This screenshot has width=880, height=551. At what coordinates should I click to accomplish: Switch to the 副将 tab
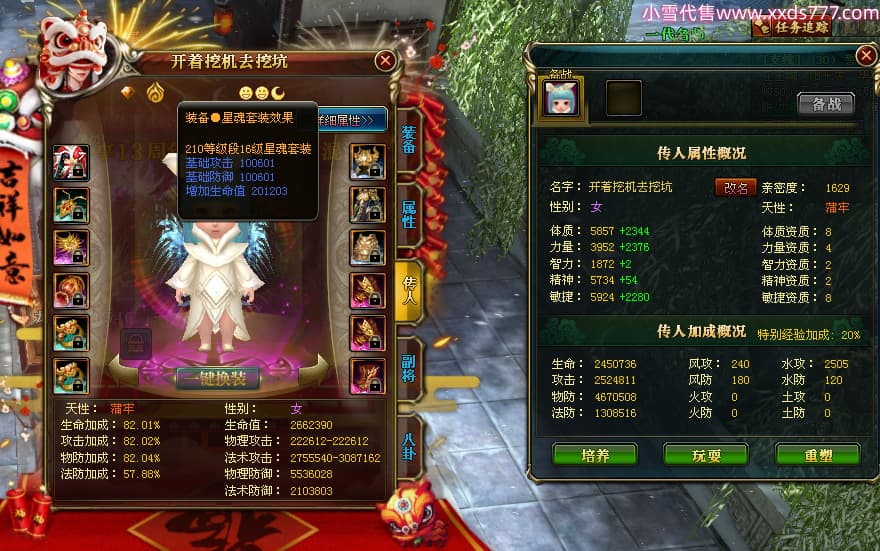[x=409, y=367]
